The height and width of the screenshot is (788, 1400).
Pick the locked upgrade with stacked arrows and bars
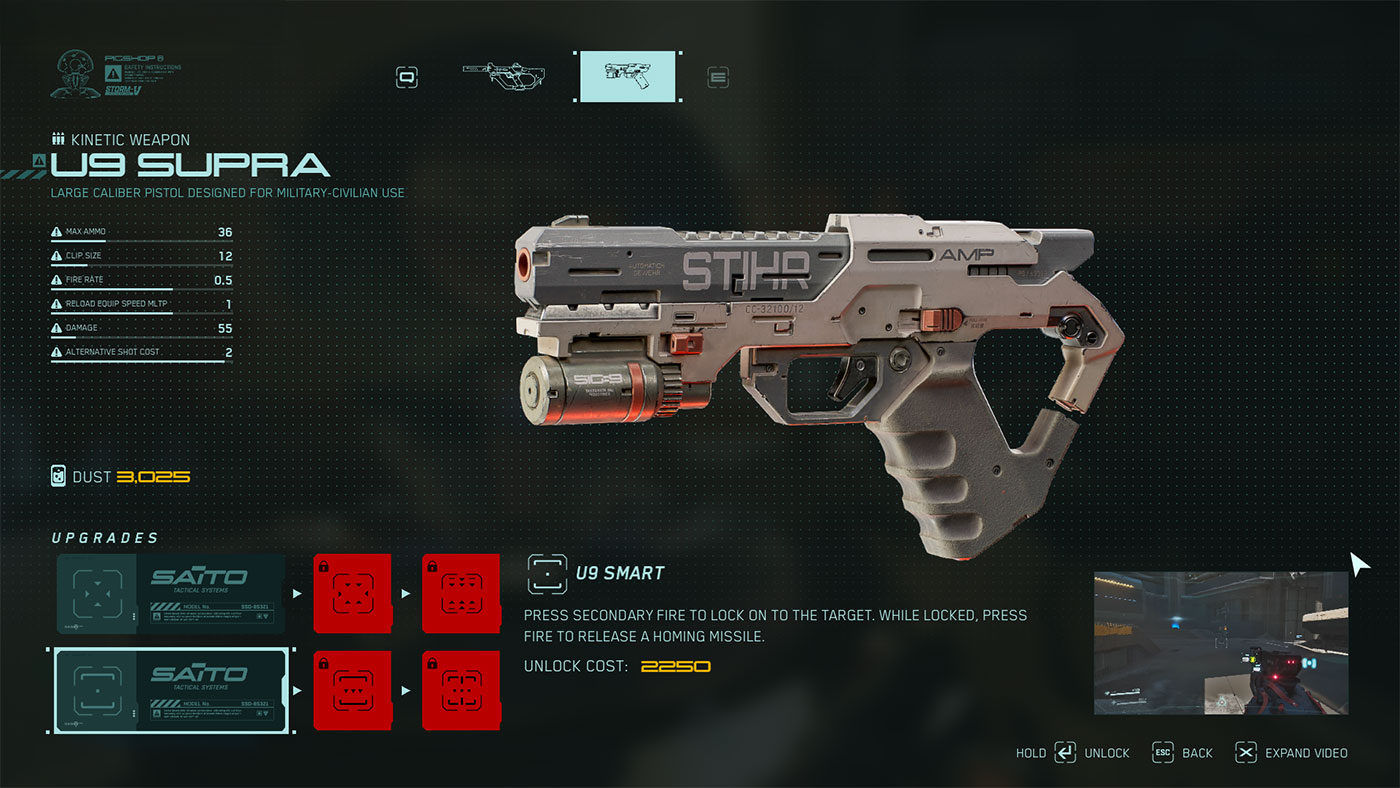pos(460,594)
